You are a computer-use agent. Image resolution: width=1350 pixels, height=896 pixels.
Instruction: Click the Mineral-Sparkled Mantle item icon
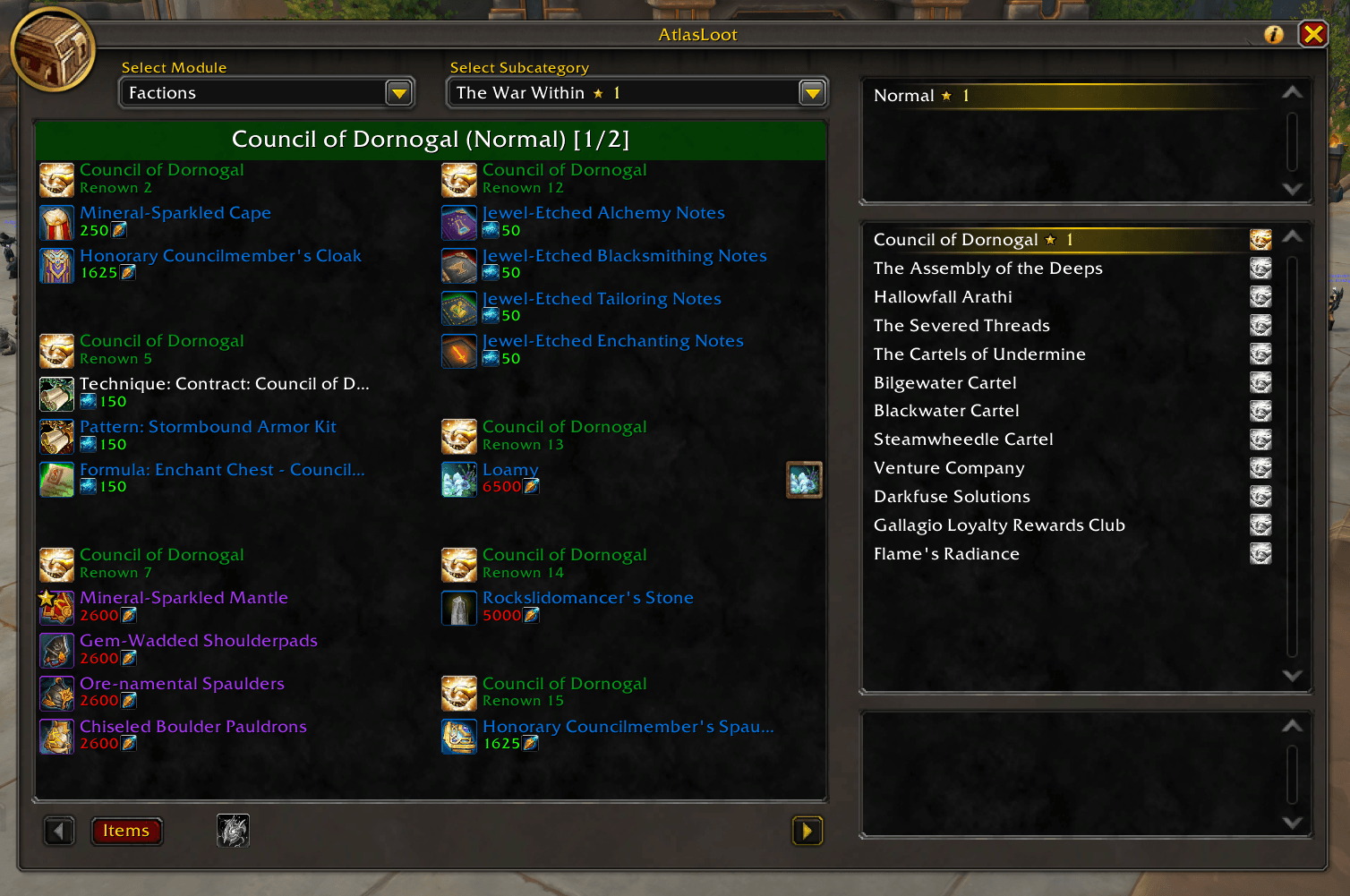56,608
